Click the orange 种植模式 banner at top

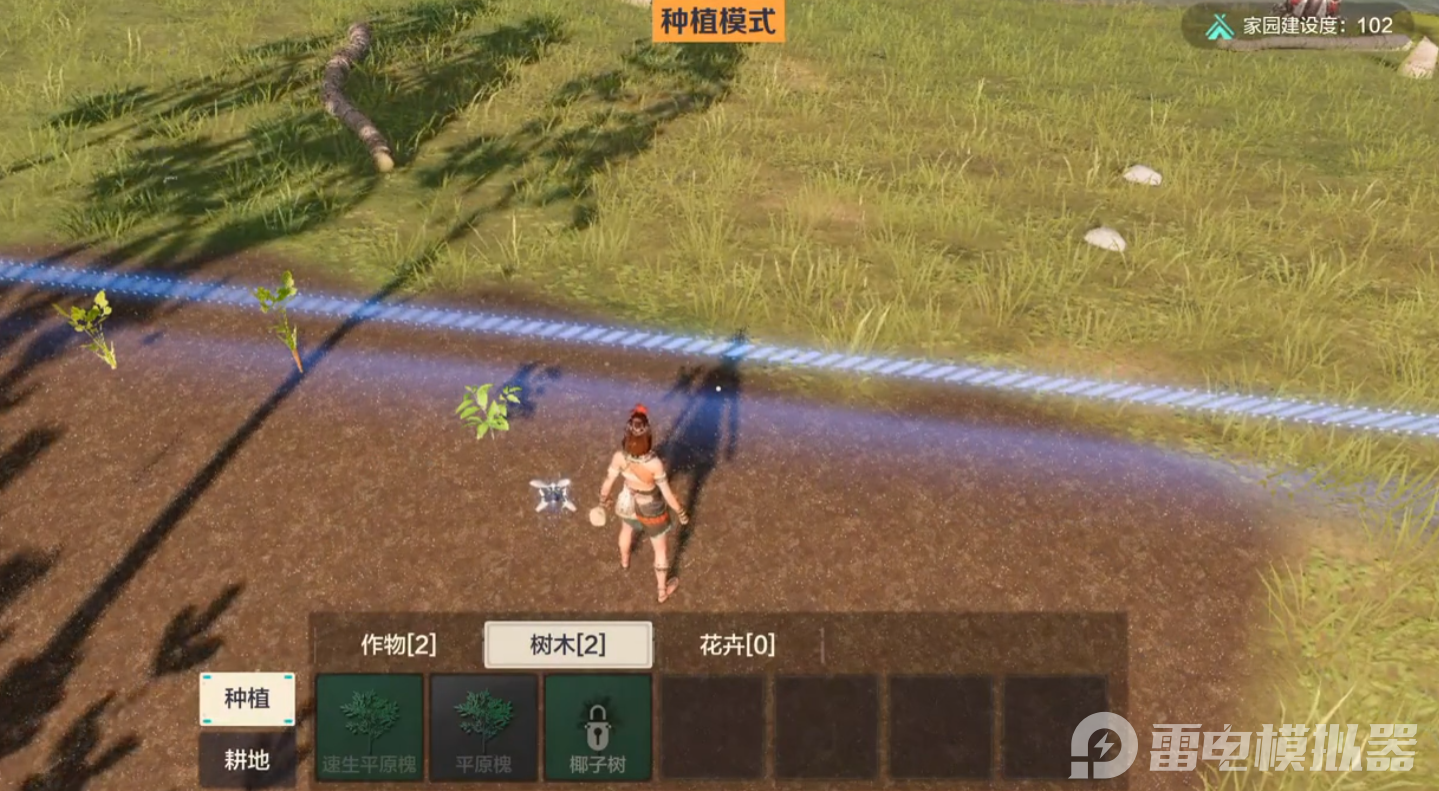(x=716, y=18)
